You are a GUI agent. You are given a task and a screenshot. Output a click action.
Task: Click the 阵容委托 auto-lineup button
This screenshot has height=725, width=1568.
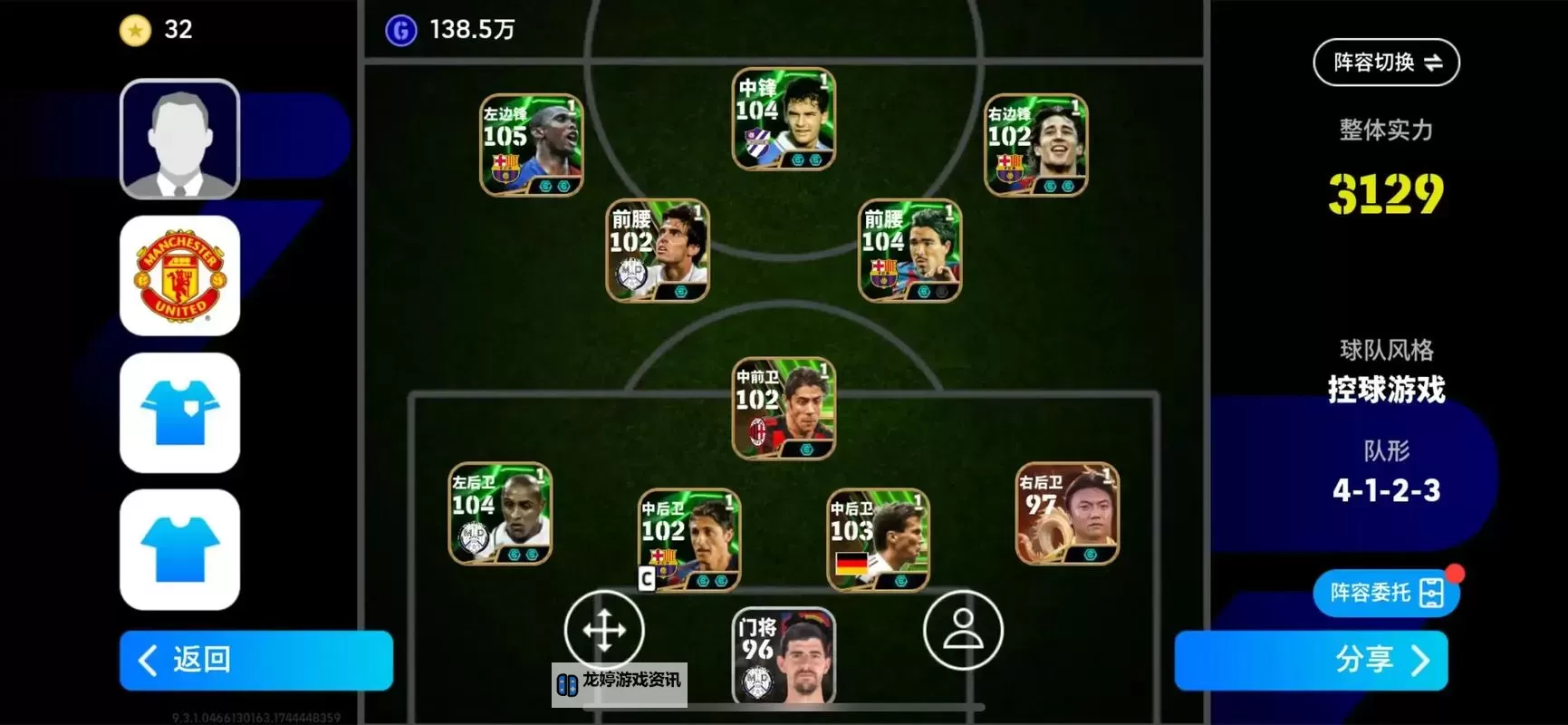1385,592
